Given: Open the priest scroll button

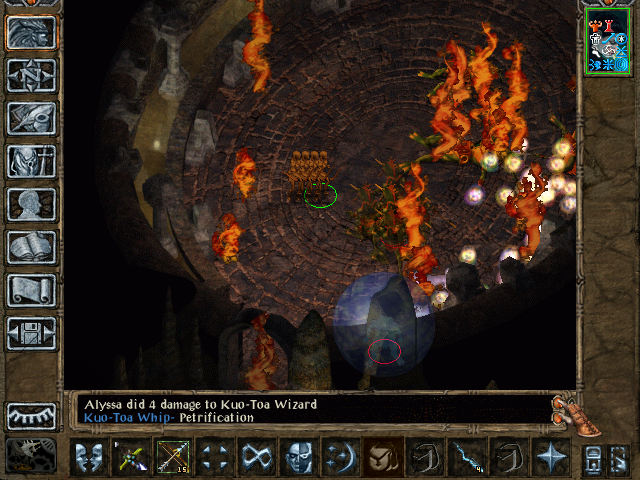Looking at the screenshot, I should 31,291.
